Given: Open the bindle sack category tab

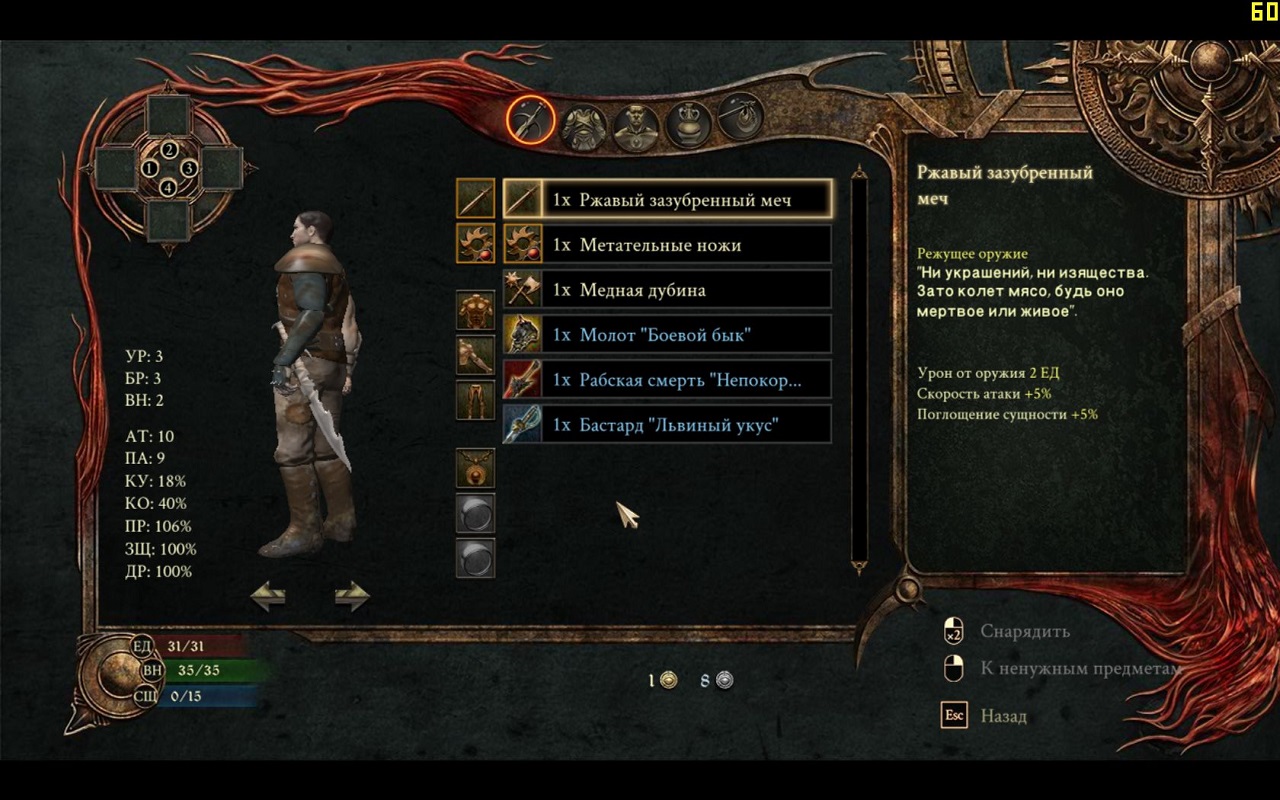Looking at the screenshot, I should click(741, 119).
